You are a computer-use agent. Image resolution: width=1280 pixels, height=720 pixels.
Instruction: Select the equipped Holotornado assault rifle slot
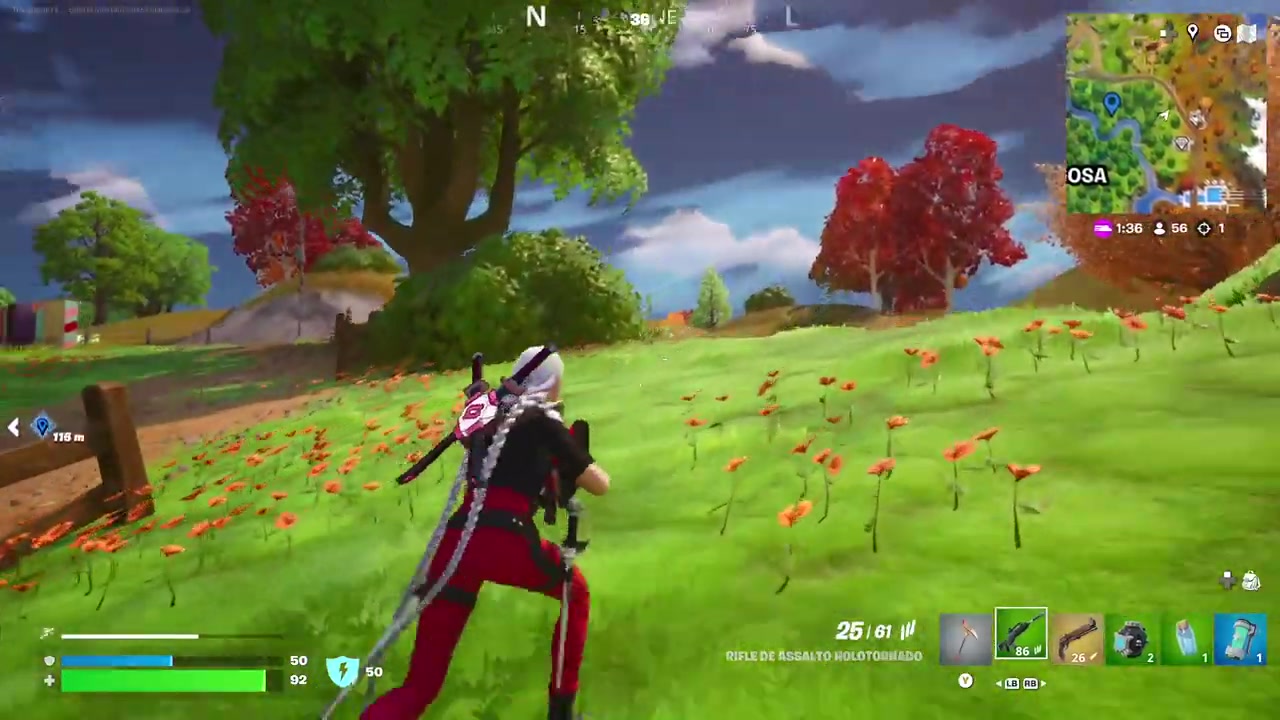(x=1021, y=635)
